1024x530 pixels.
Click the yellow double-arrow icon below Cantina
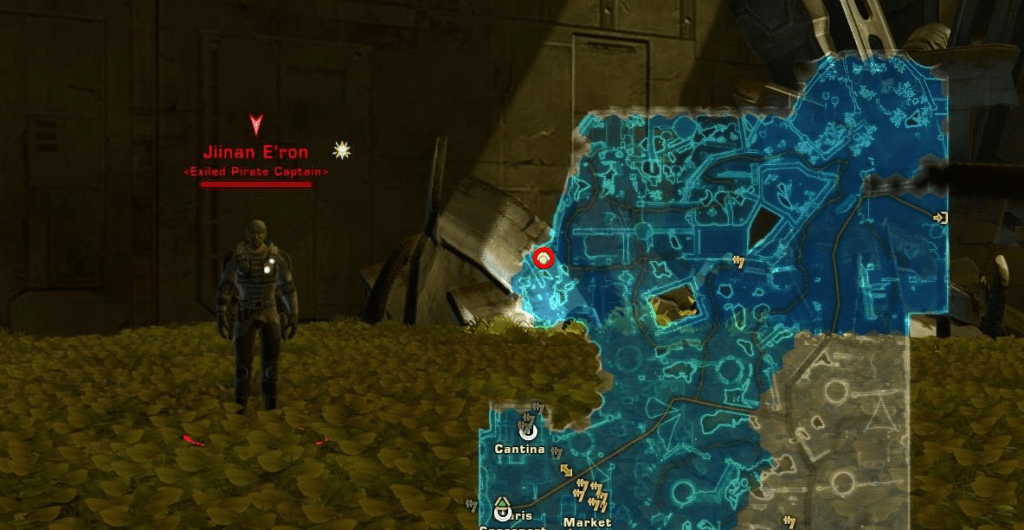coord(567,469)
